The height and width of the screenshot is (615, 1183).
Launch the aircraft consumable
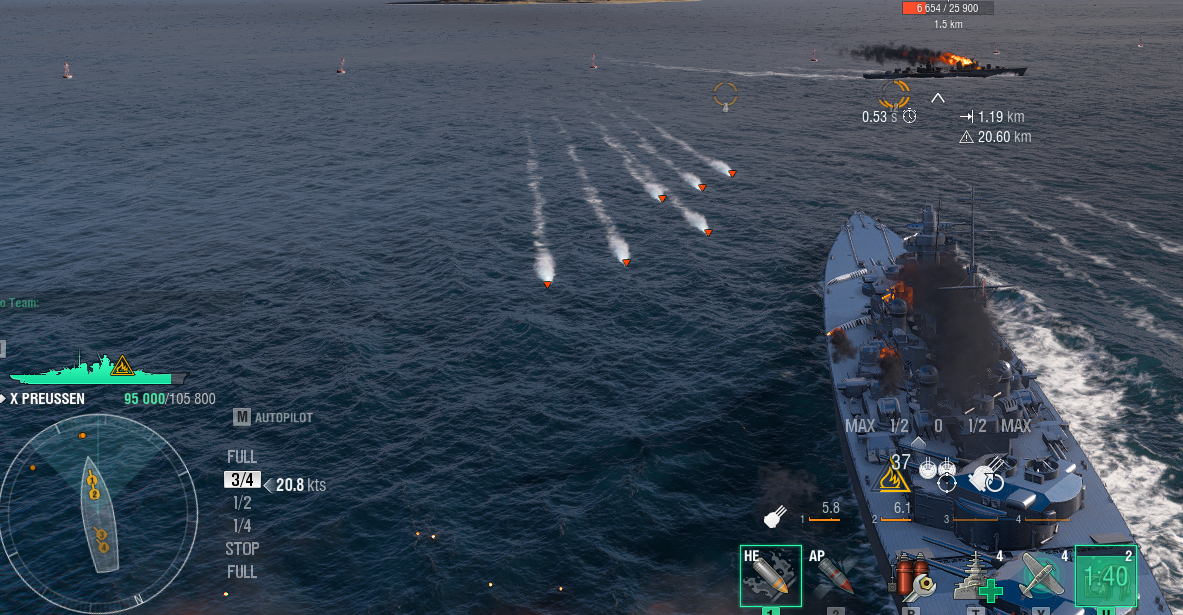1040,577
